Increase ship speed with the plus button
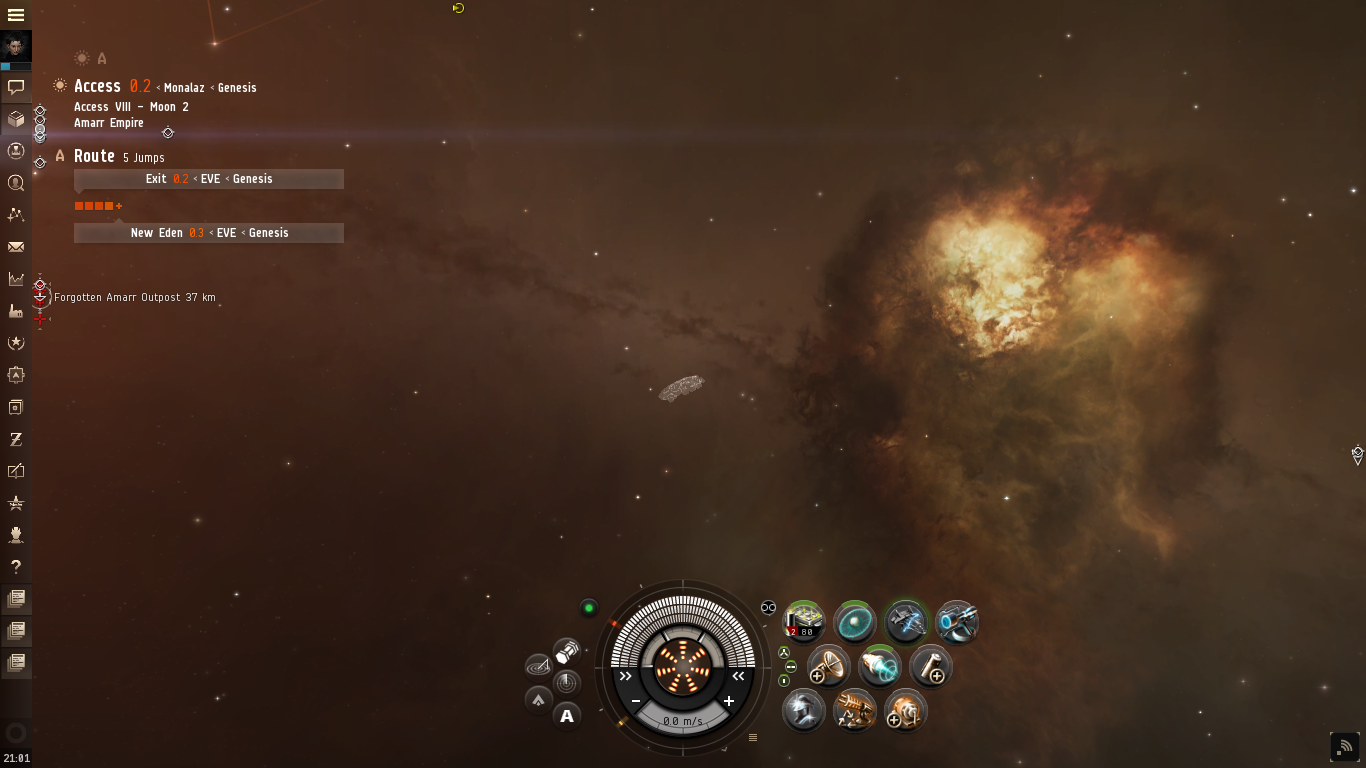The height and width of the screenshot is (768, 1366). (x=729, y=701)
